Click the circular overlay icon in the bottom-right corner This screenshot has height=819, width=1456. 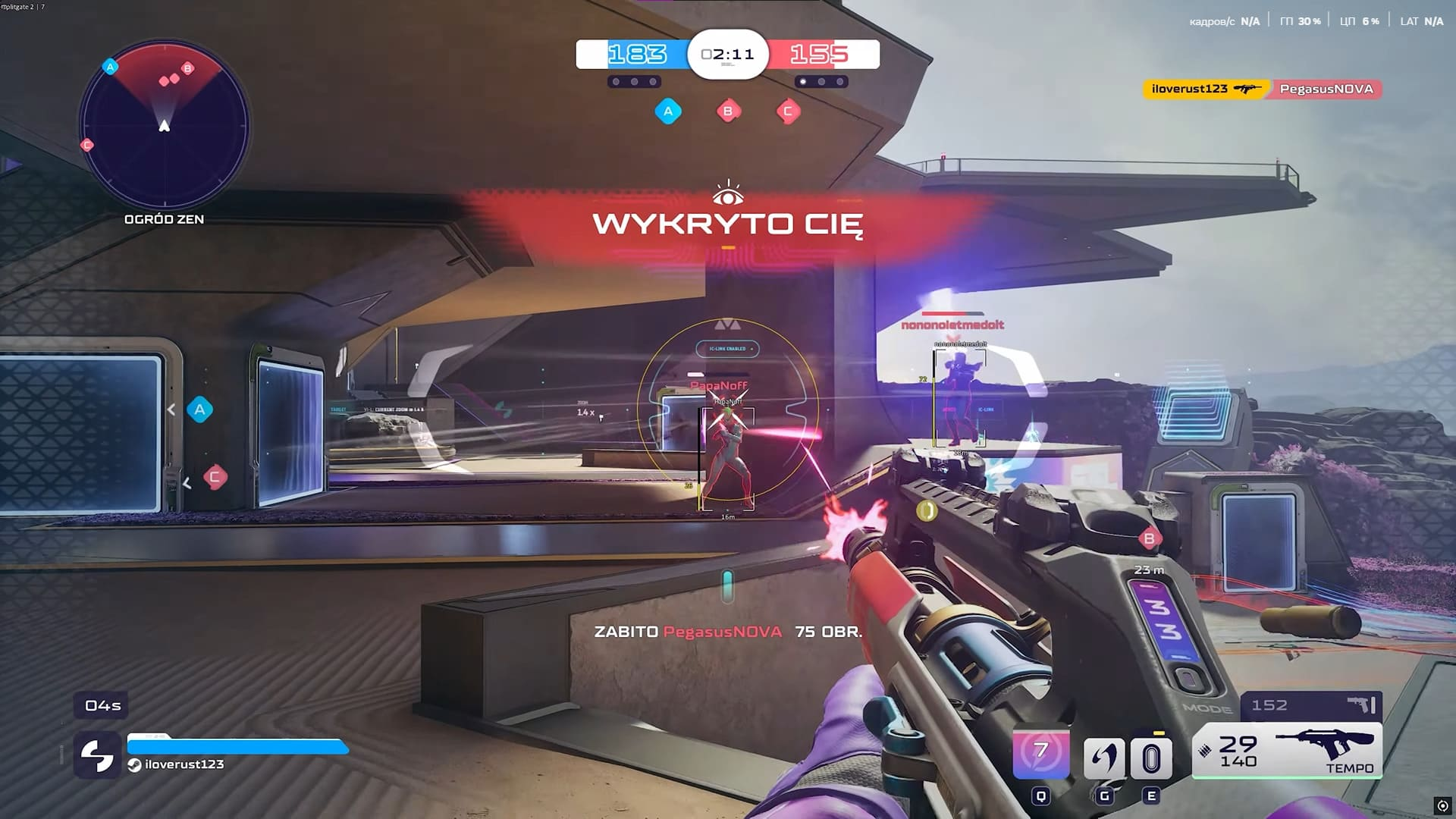pyautogui.click(x=1442, y=805)
